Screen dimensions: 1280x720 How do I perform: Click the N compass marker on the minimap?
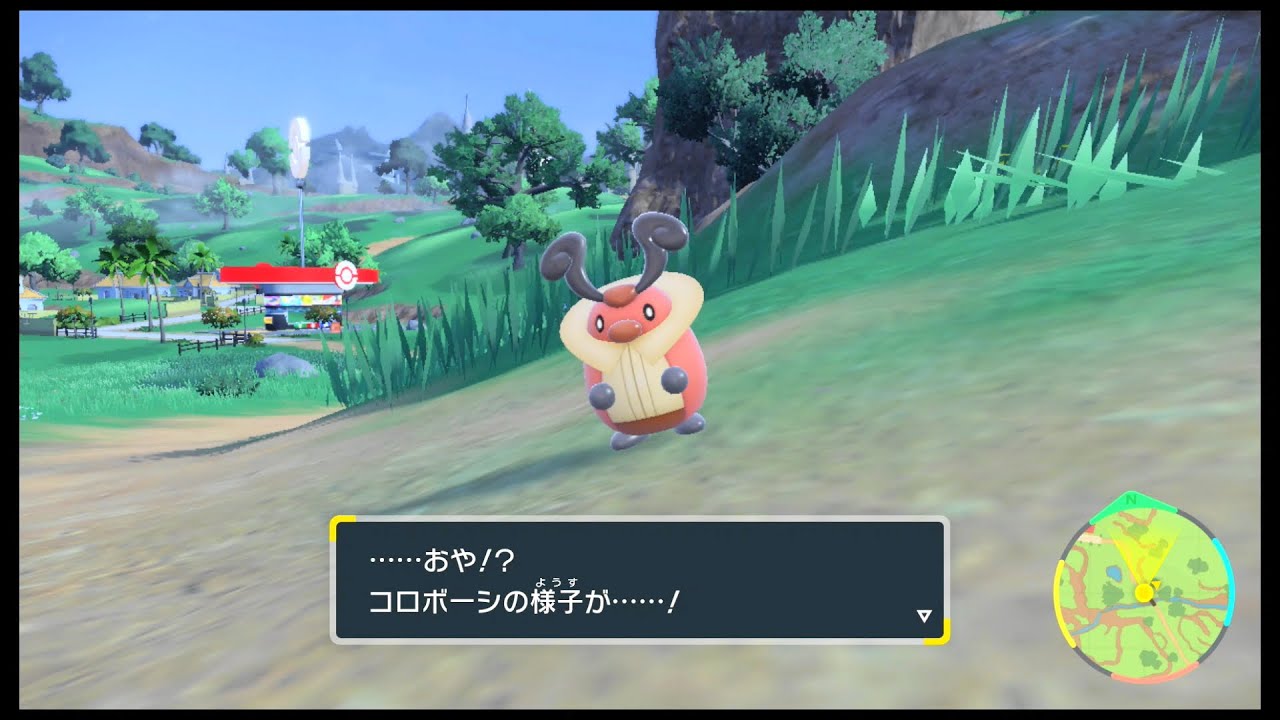point(1130,500)
